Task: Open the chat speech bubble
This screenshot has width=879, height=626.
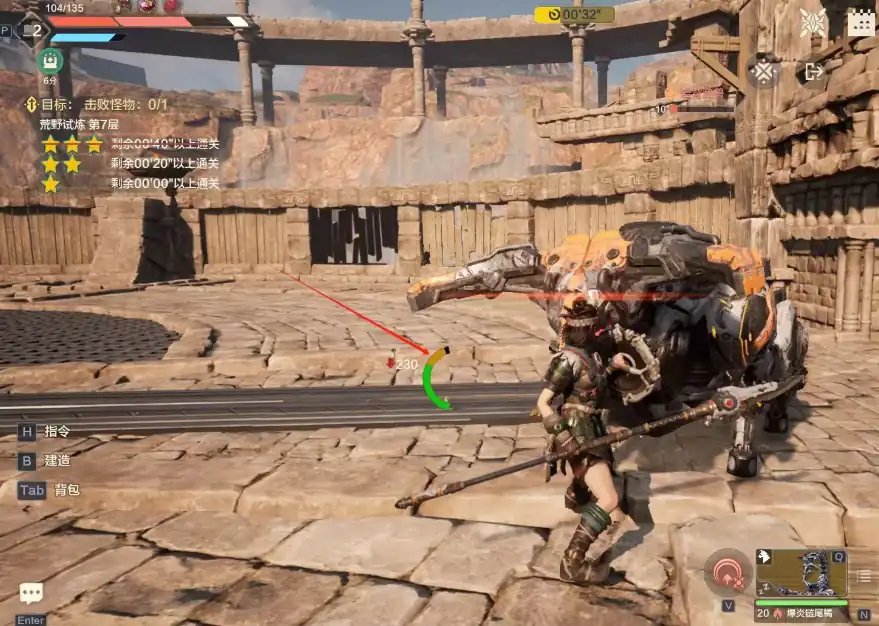Action: (31, 594)
